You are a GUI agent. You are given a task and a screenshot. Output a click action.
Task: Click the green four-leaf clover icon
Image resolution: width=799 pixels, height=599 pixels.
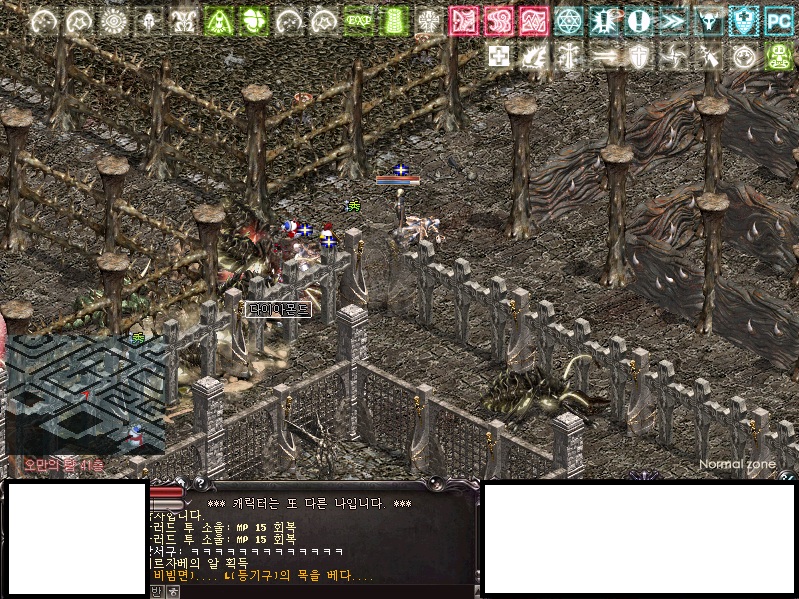pos(254,21)
